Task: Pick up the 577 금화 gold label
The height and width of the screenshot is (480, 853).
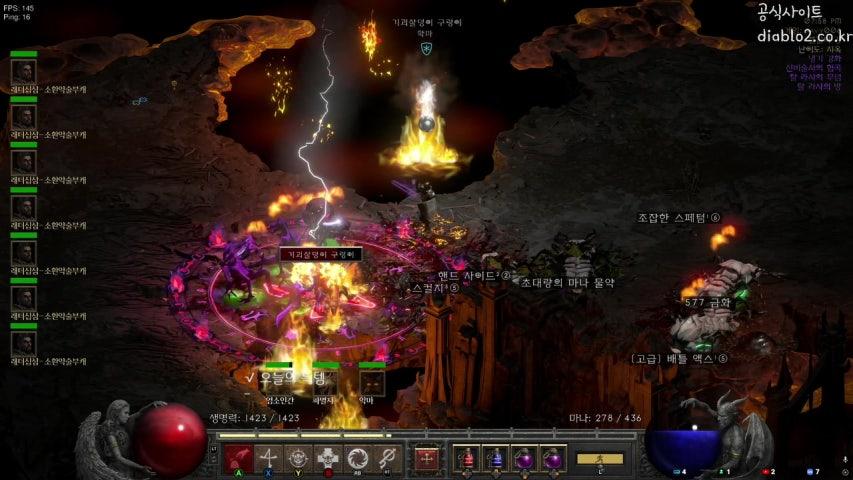Action: 707,302
